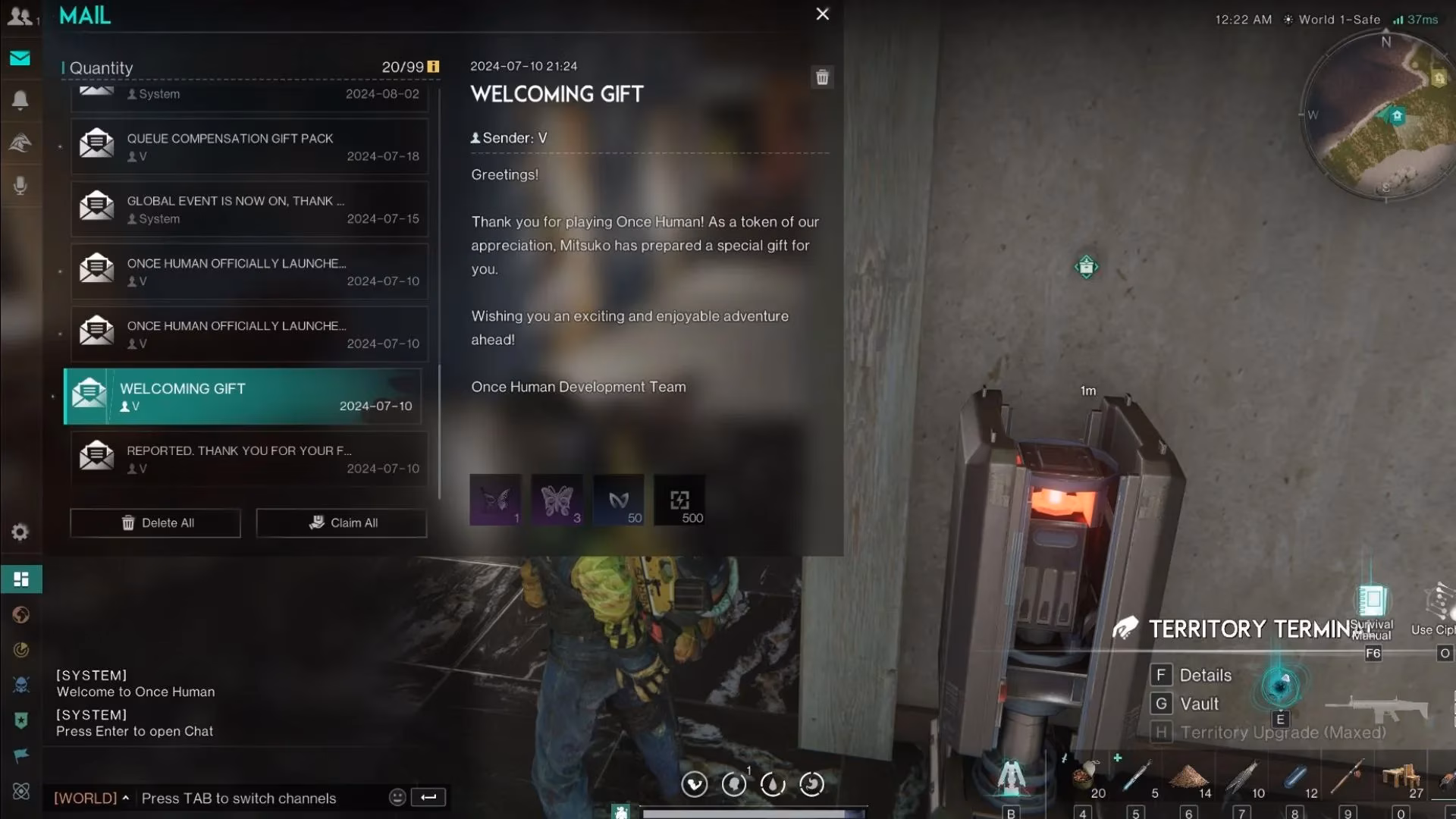Image resolution: width=1456 pixels, height=819 pixels.
Task: Open the Survival Manual icon
Action: click(x=1372, y=601)
